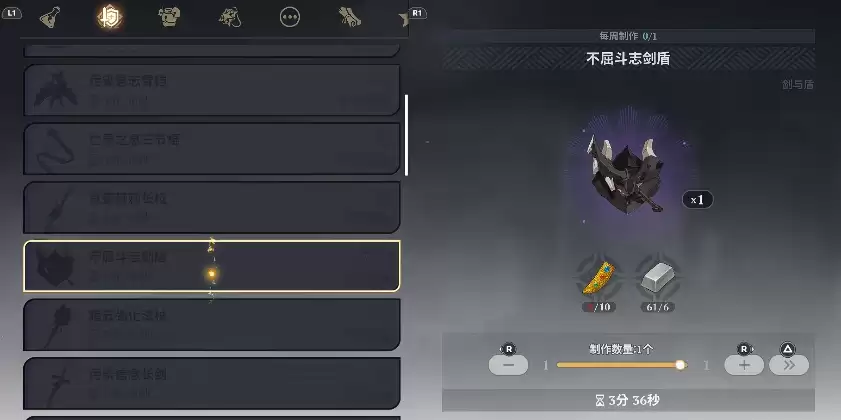Switch to the wood logs materials tab
This screenshot has height=420, width=841.
pos(351,17)
